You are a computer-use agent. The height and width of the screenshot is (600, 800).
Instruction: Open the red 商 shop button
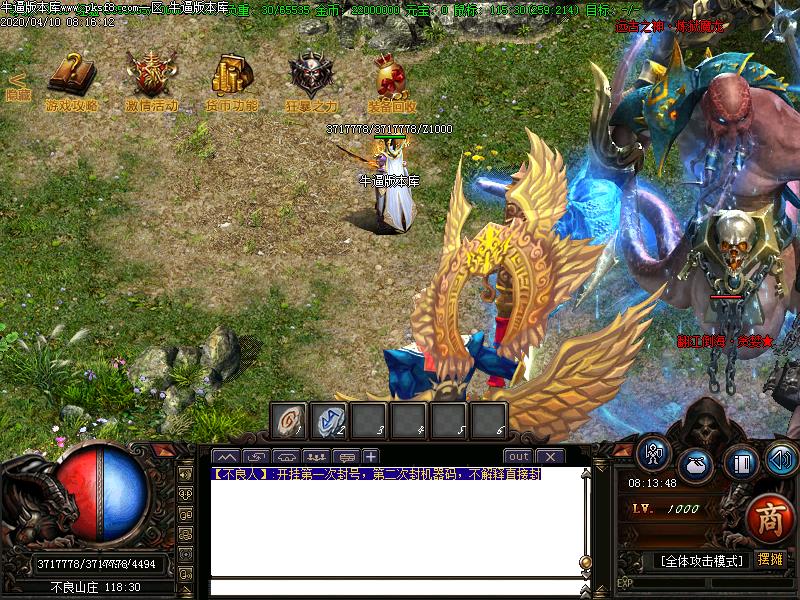pyautogui.click(x=770, y=520)
